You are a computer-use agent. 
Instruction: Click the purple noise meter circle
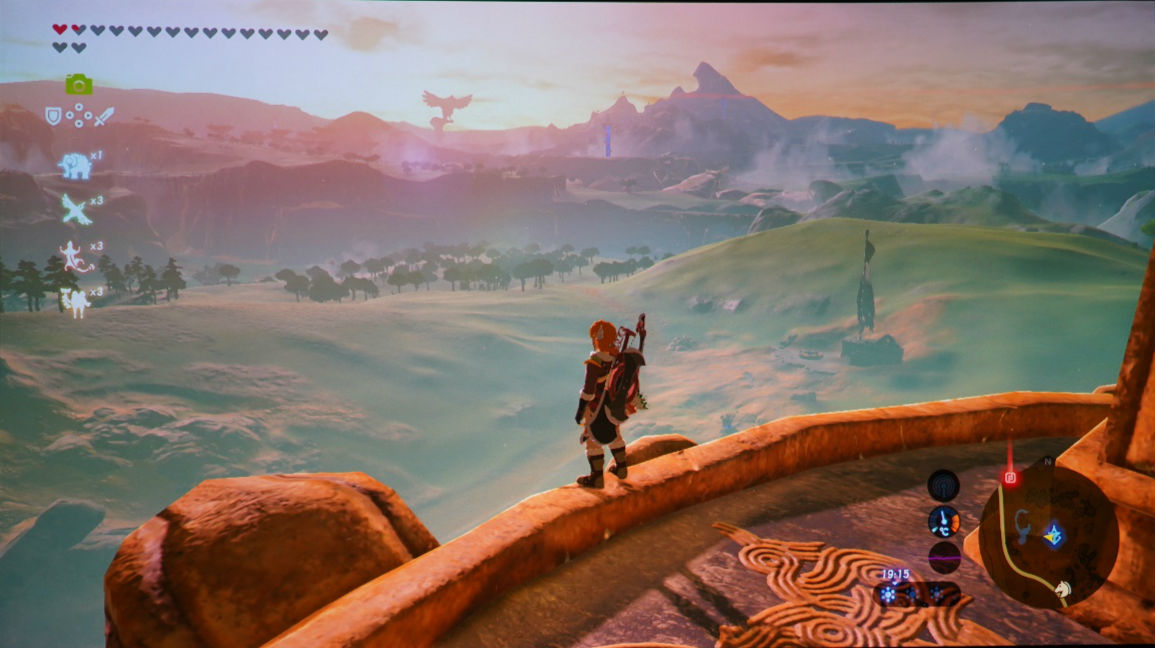point(943,556)
